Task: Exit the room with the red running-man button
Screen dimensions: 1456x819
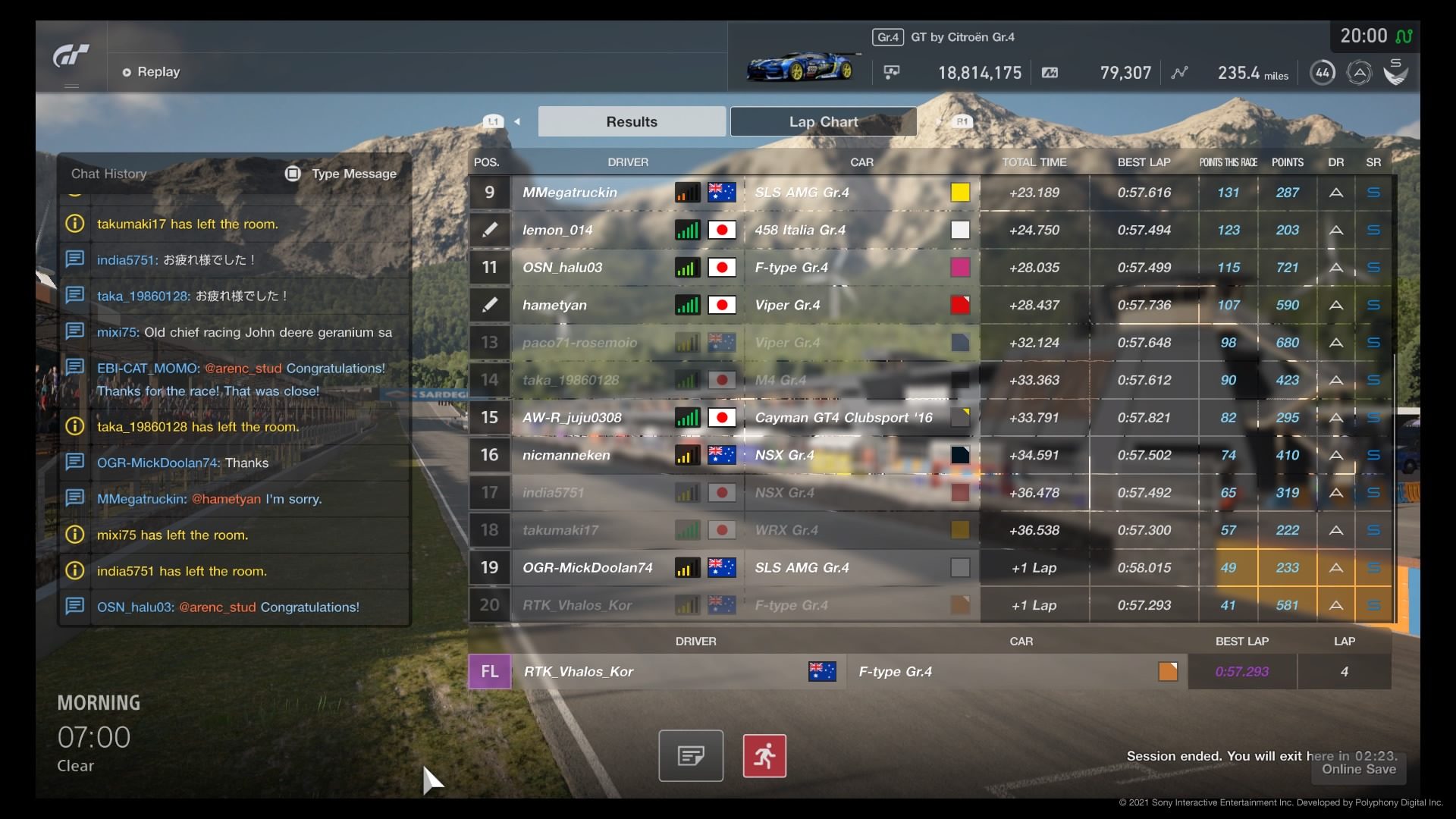Action: click(764, 755)
